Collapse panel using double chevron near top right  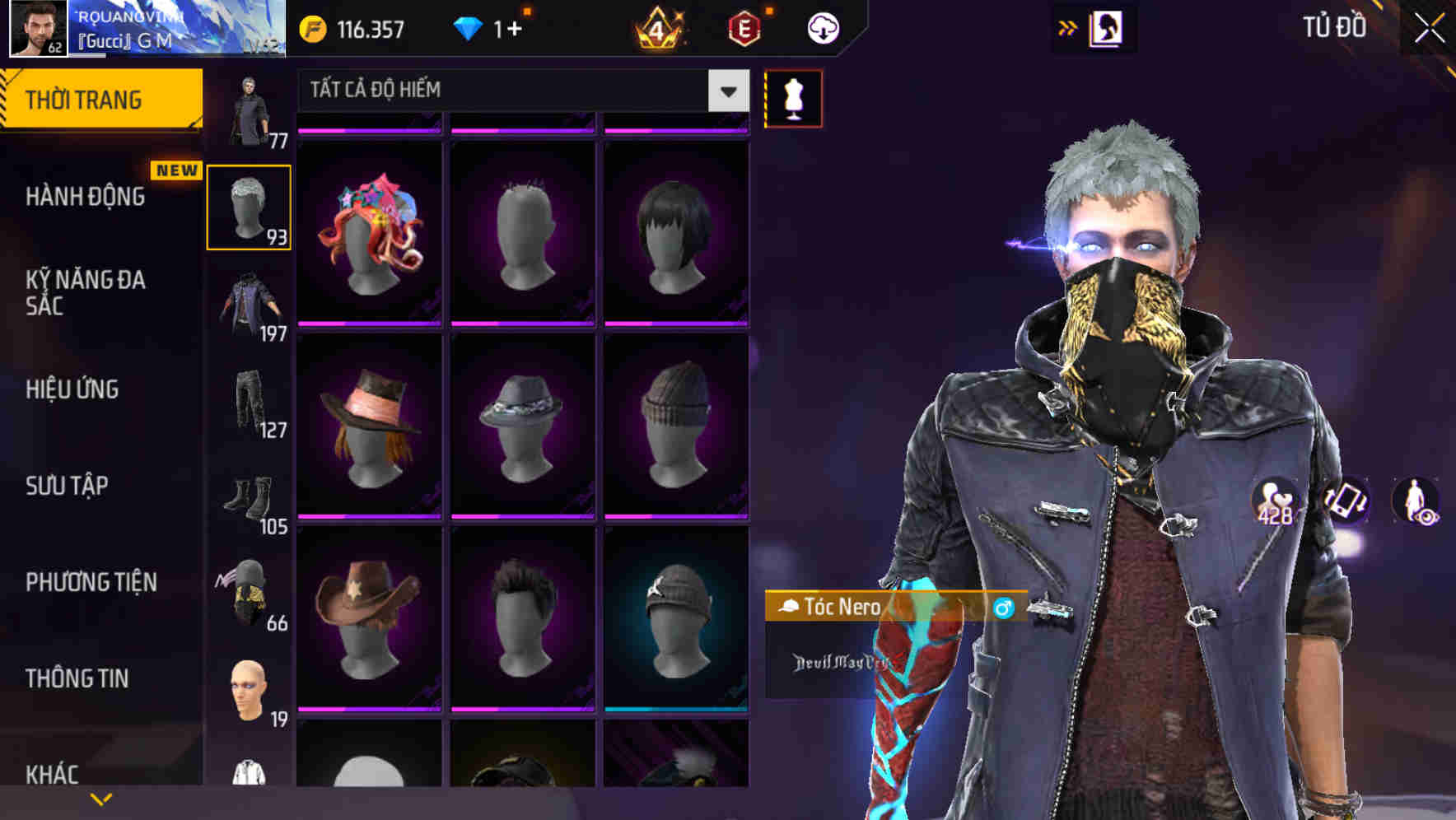click(x=1066, y=27)
